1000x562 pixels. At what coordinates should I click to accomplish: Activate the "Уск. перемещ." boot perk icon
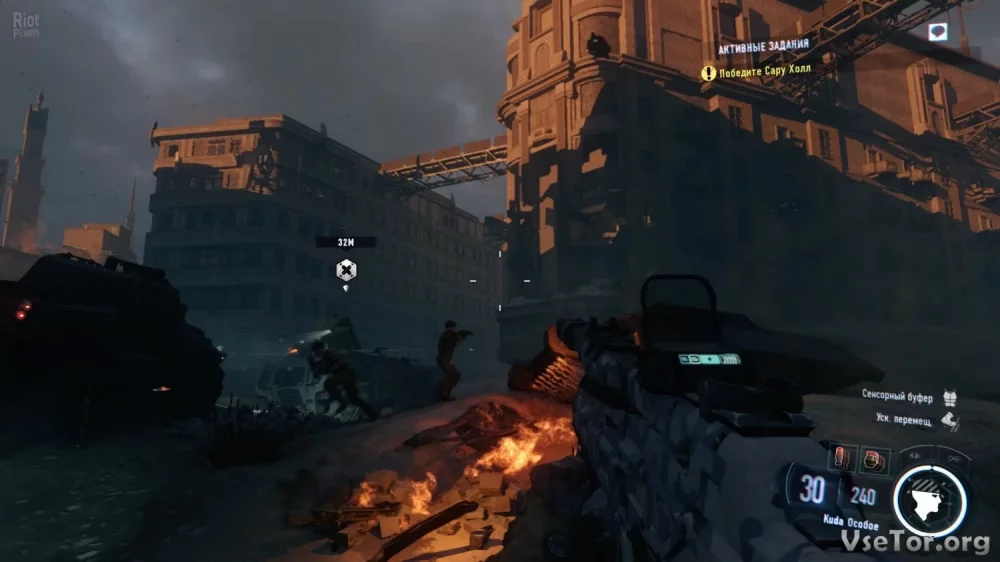click(x=949, y=421)
